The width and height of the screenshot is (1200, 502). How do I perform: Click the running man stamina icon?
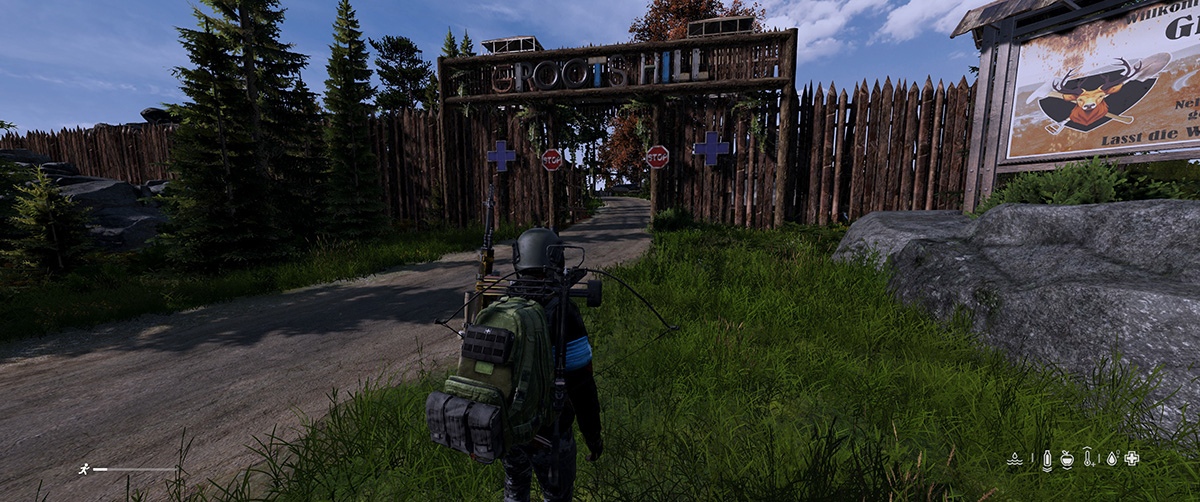(x=84, y=468)
